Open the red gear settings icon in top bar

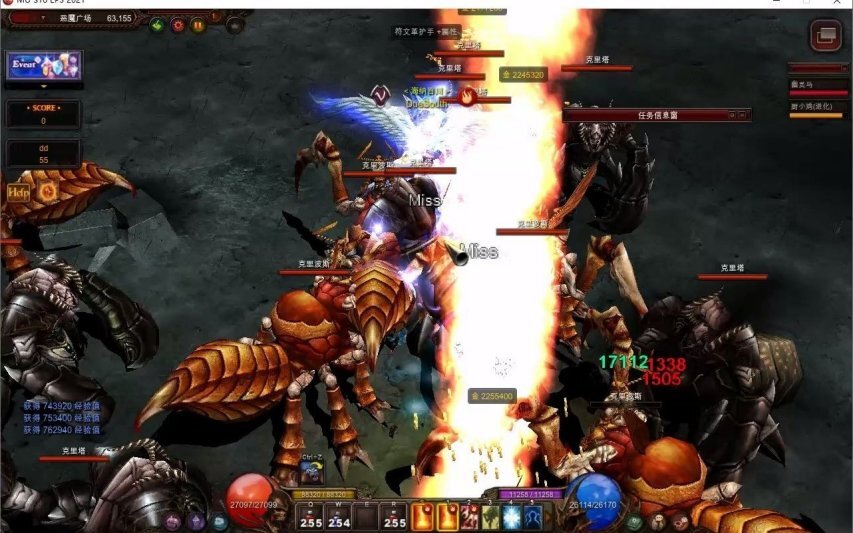pyautogui.click(x=178, y=25)
